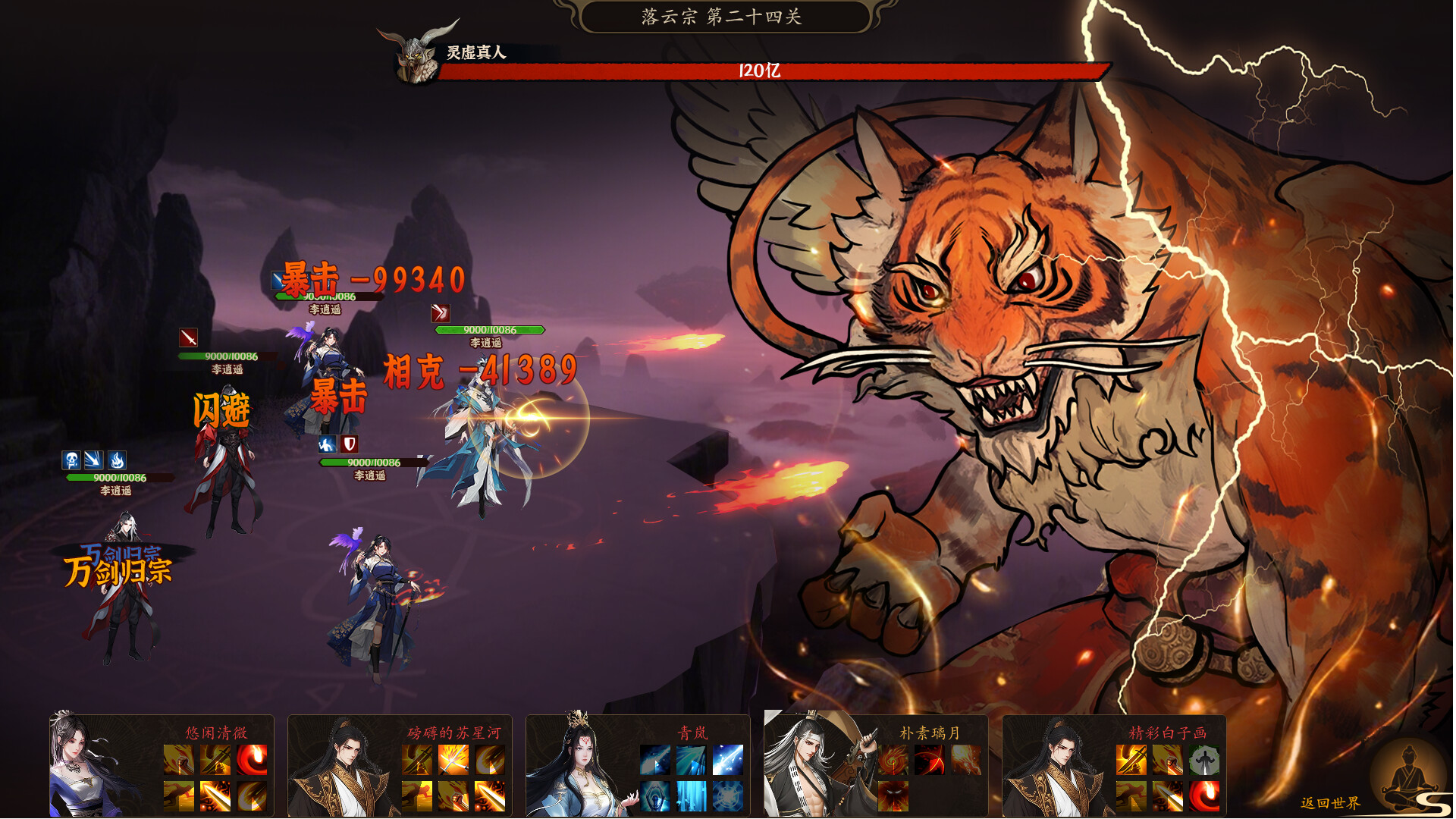Toggle the flame buff icon near 李逍遥
The image size is (1456, 819).
(x=117, y=459)
